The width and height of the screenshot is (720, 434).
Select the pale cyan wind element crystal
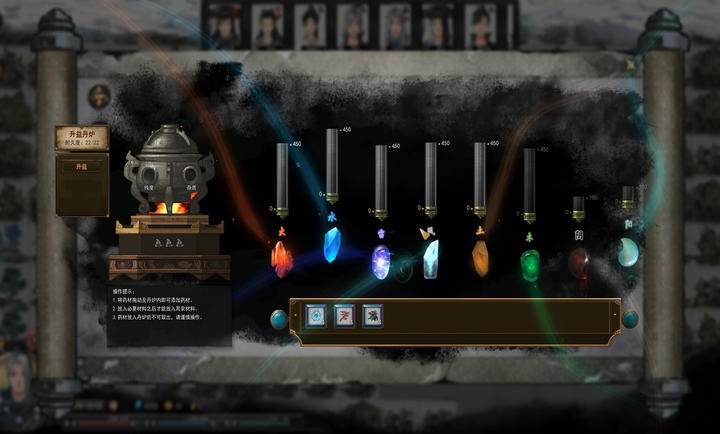(430, 259)
